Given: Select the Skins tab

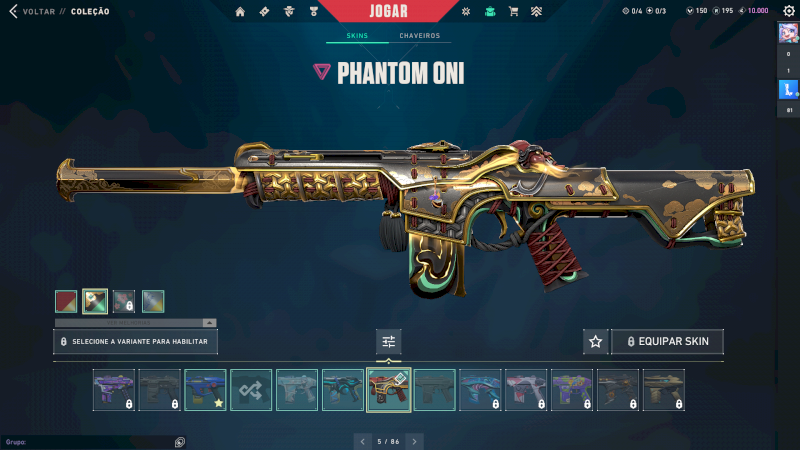Looking at the screenshot, I should click(x=357, y=36).
